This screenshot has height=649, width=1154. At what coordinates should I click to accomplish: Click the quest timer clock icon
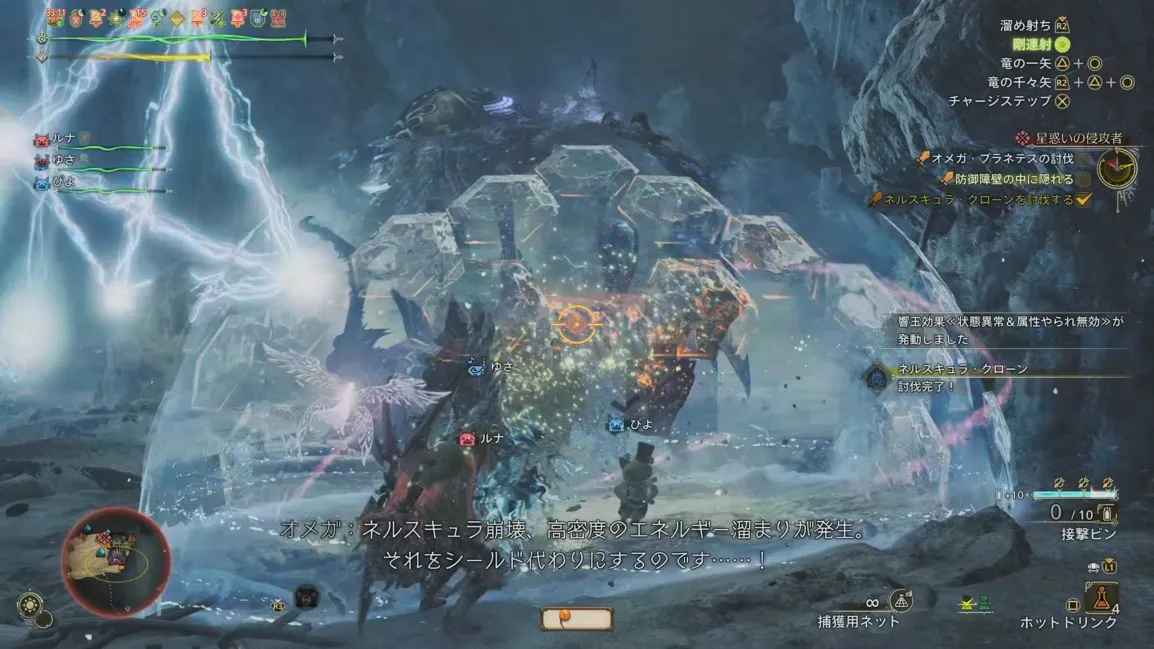point(1116,168)
